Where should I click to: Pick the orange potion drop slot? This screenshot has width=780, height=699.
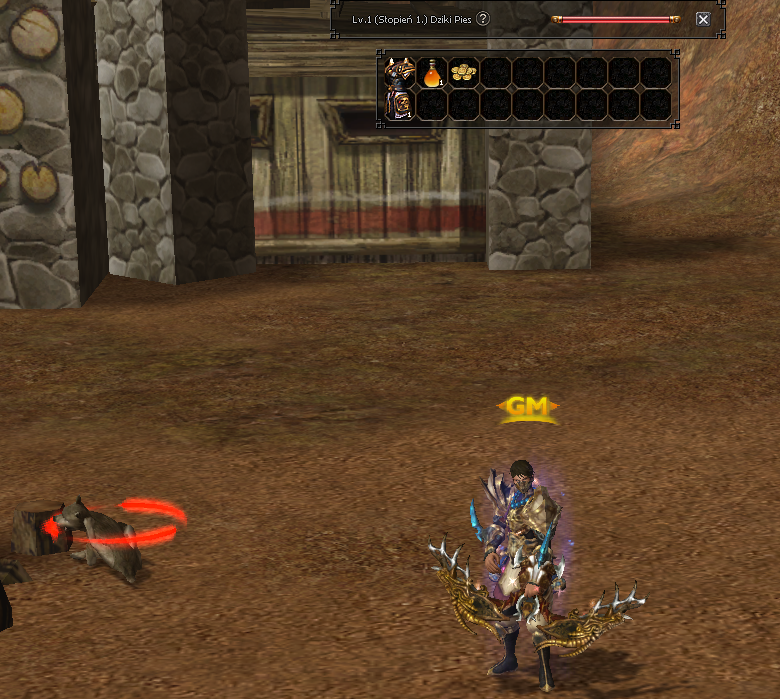[432, 73]
